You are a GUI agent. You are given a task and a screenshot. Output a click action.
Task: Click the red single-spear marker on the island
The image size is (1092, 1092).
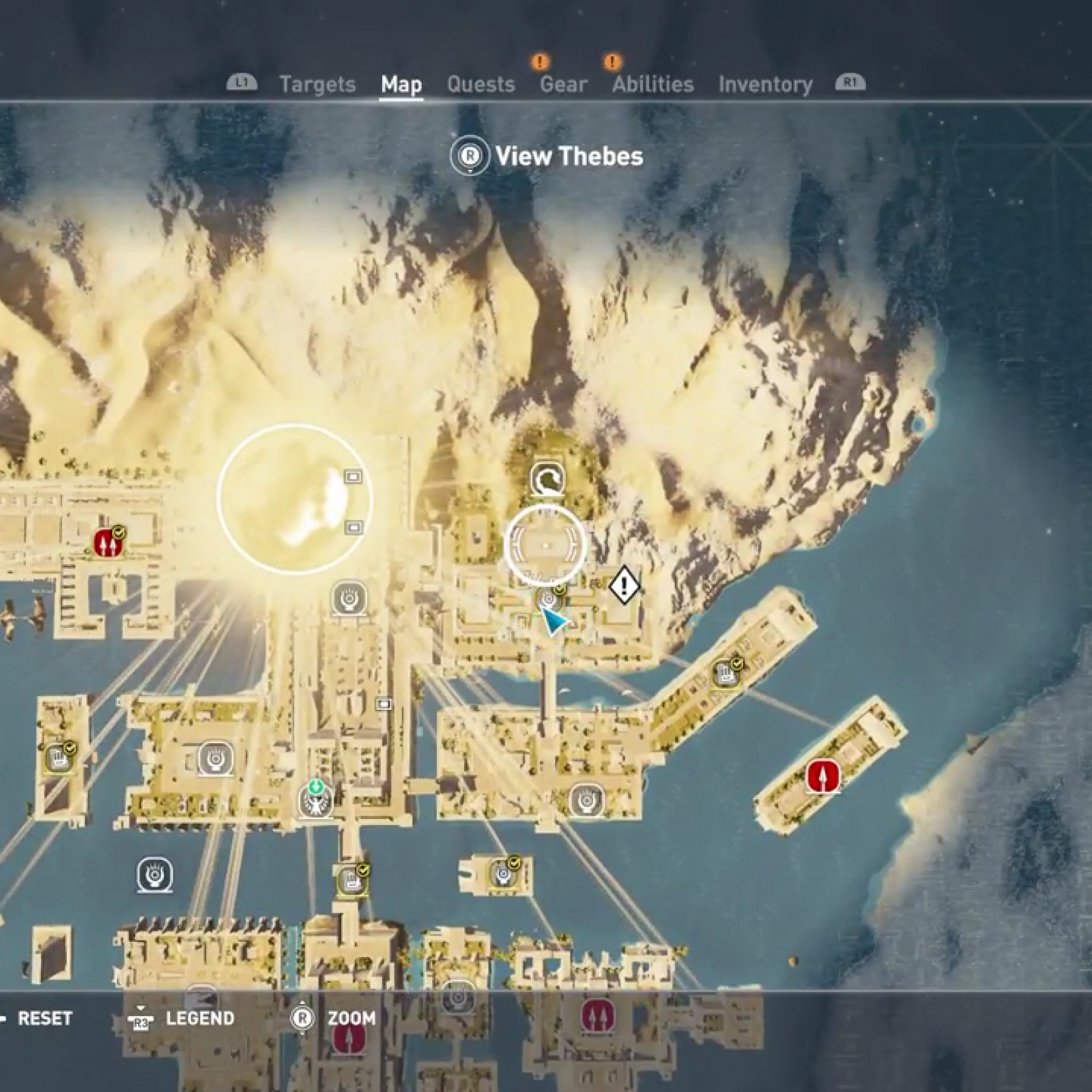click(x=822, y=777)
